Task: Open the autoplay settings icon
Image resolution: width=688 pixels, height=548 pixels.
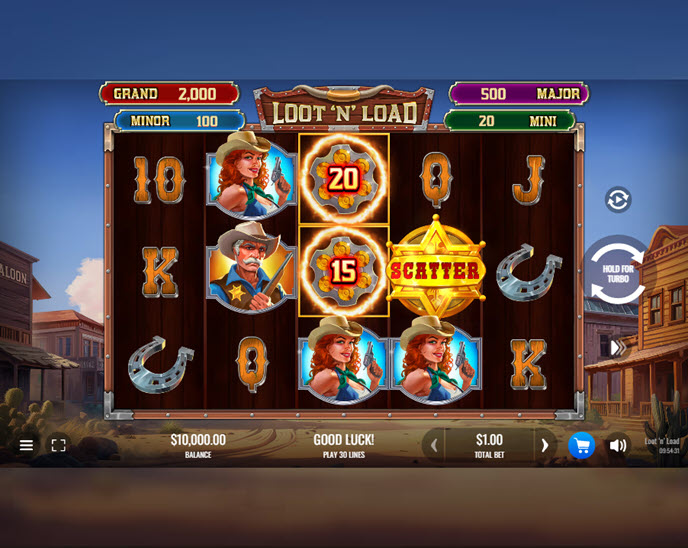Action: click(618, 200)
